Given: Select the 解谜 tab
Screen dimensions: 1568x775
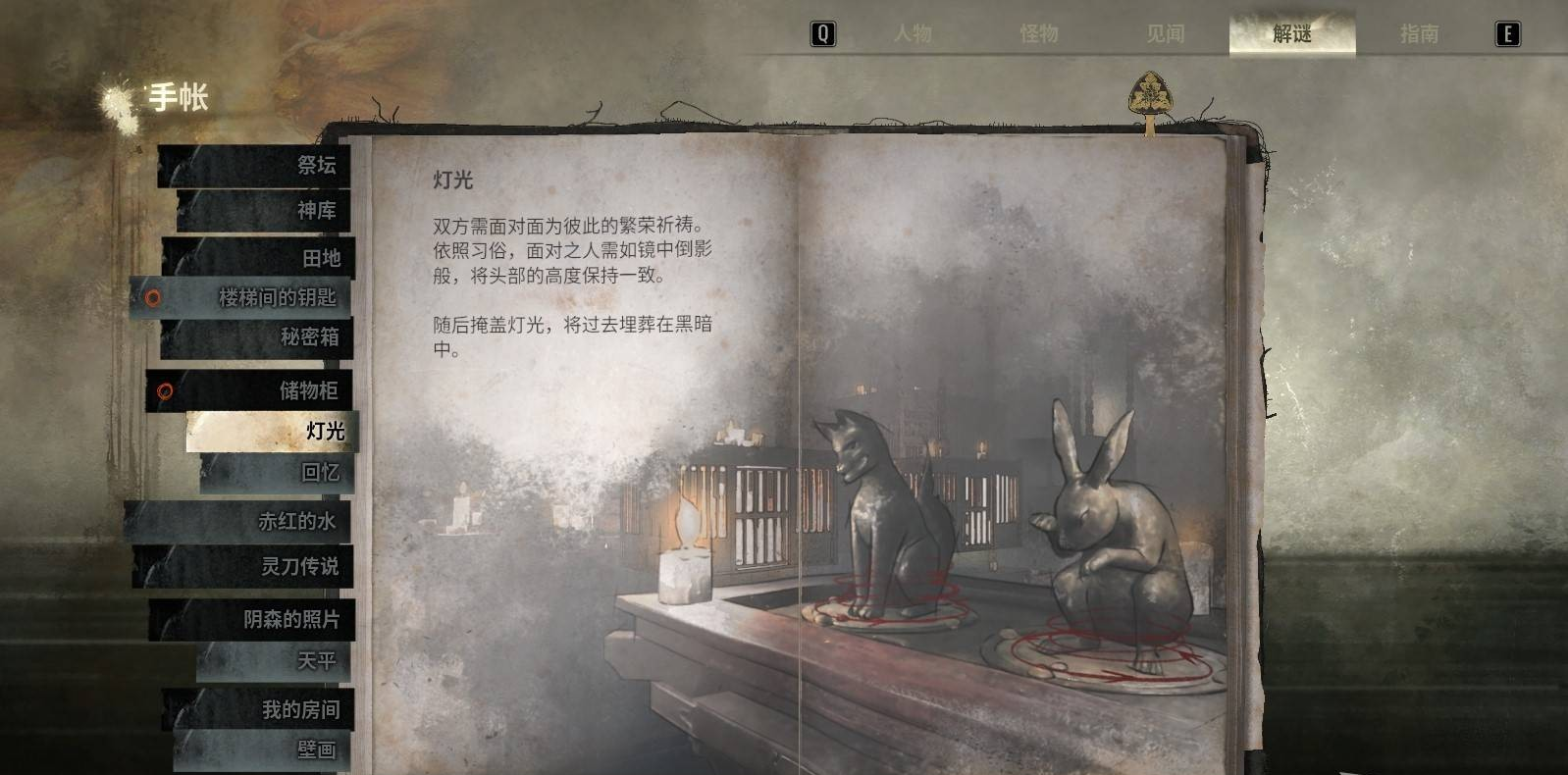Looking at the screenshot, I should click(x=1291, y=34).
